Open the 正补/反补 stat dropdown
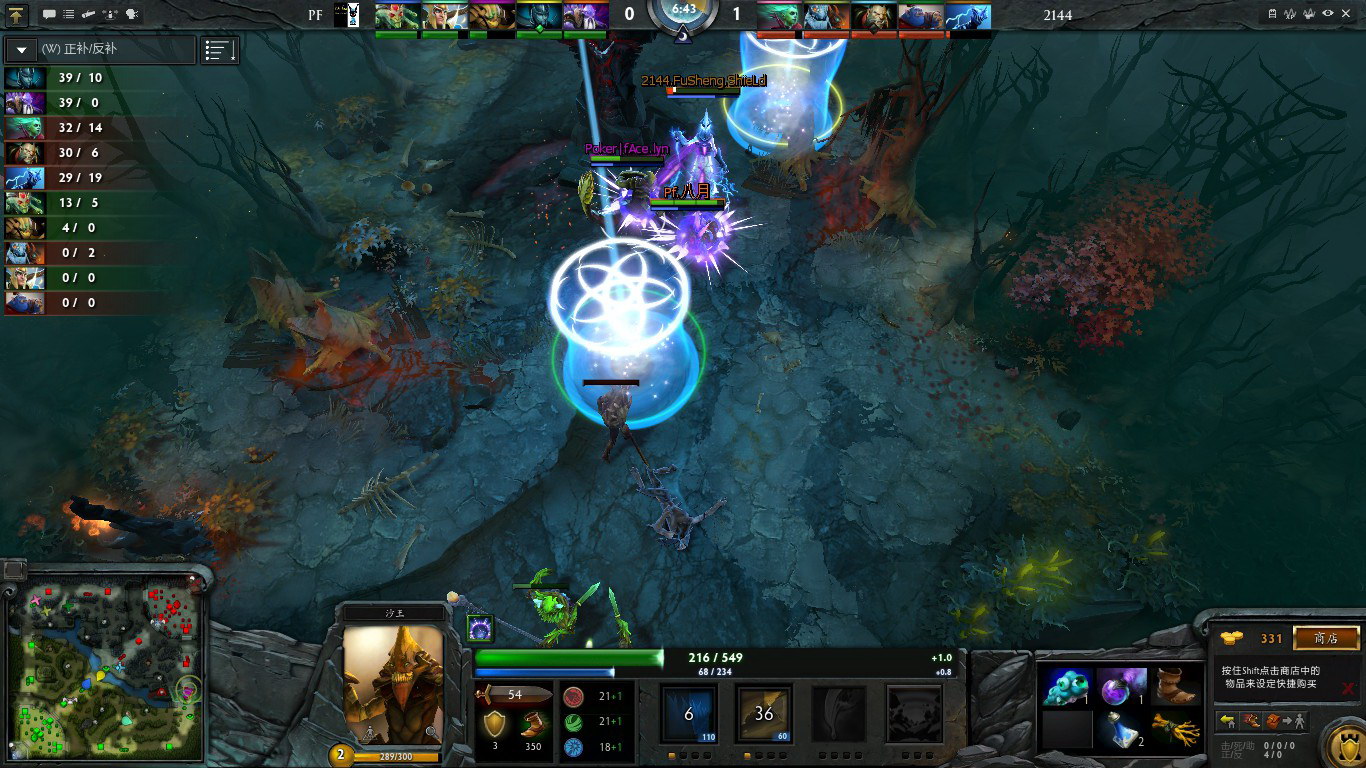Viewport: 1366px width, 768px height. click(21, 49)
